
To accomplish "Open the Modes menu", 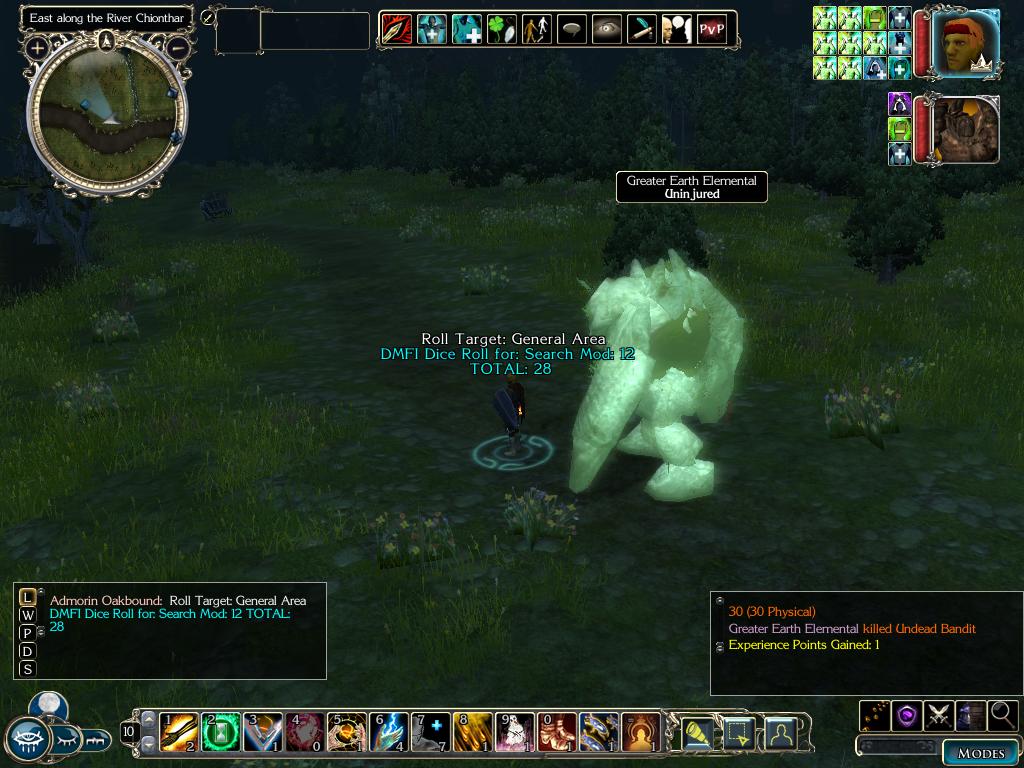I will pos(980,753).
